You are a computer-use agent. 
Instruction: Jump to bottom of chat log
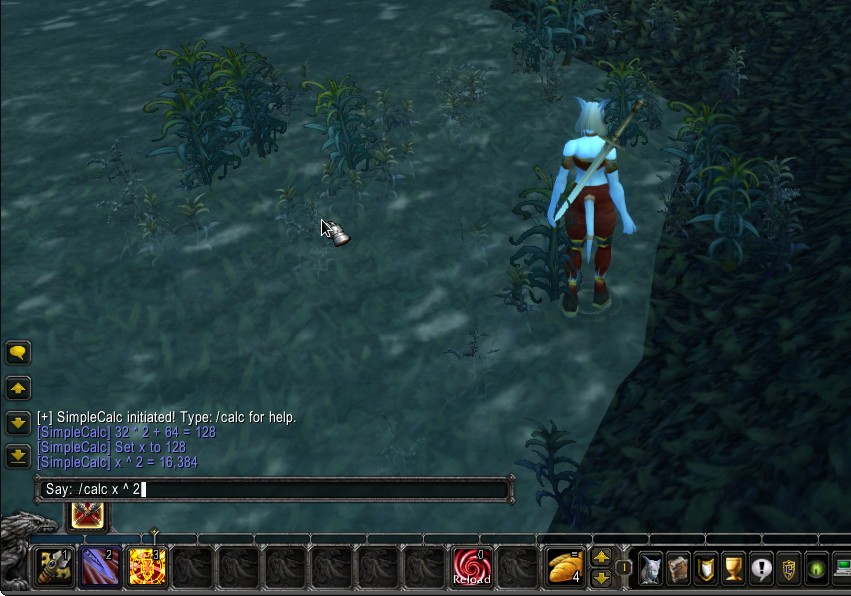(18, 457)
